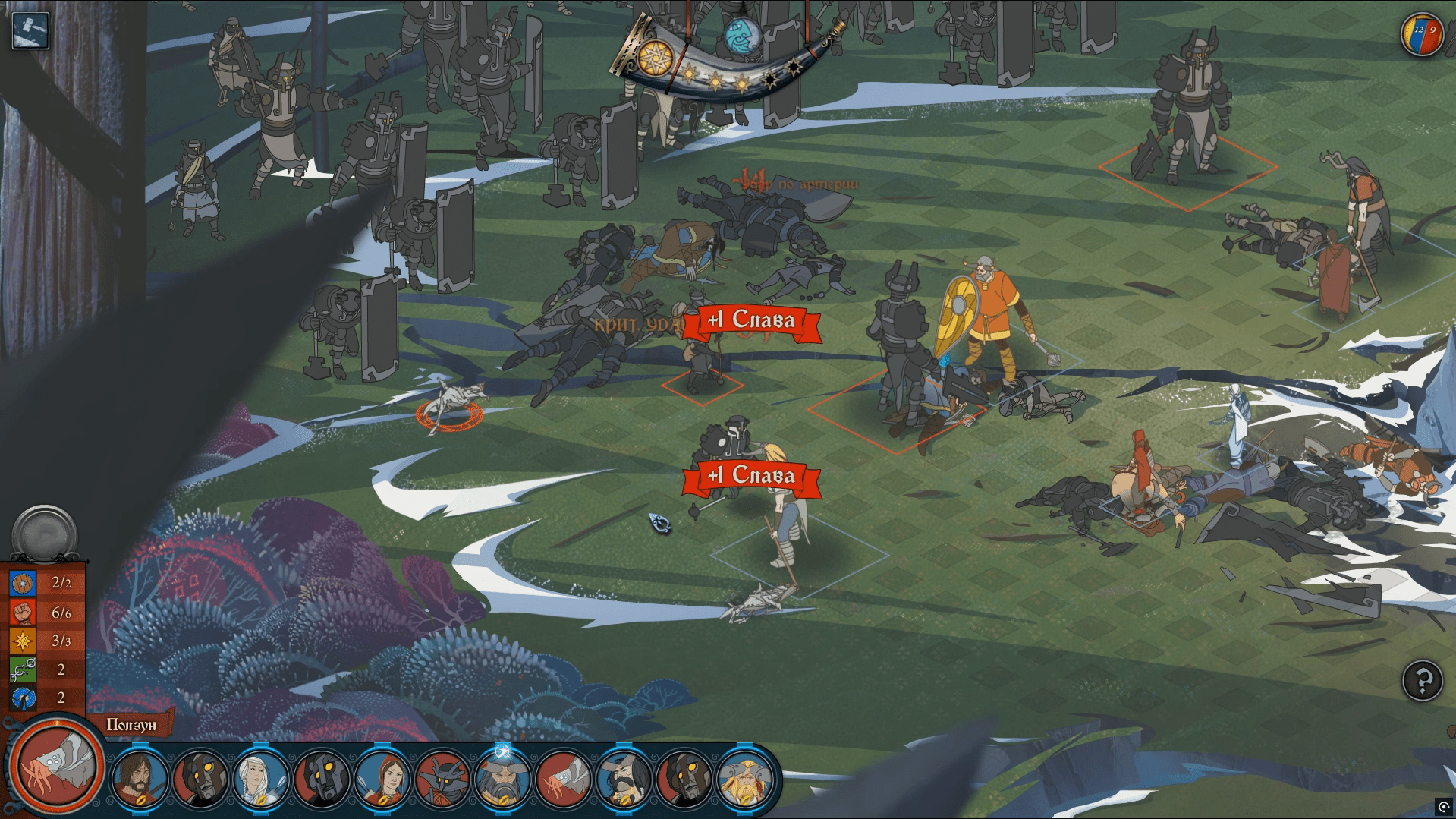Click the fist strength stat icon
The width and height of the screenshot is (1456, 819).
coord(23,613)
